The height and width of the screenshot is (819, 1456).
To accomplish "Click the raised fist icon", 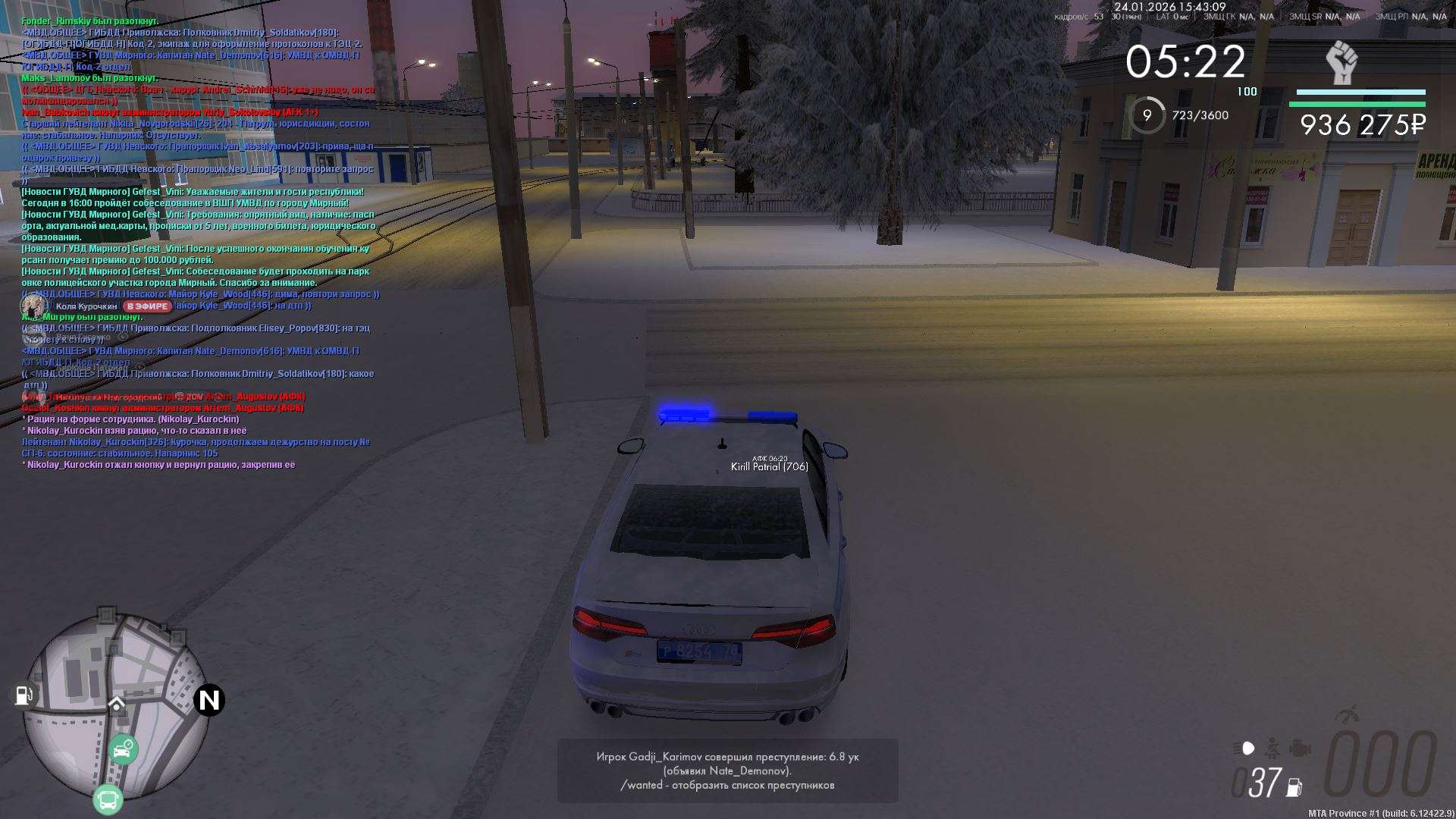I will click(1341, 63).
